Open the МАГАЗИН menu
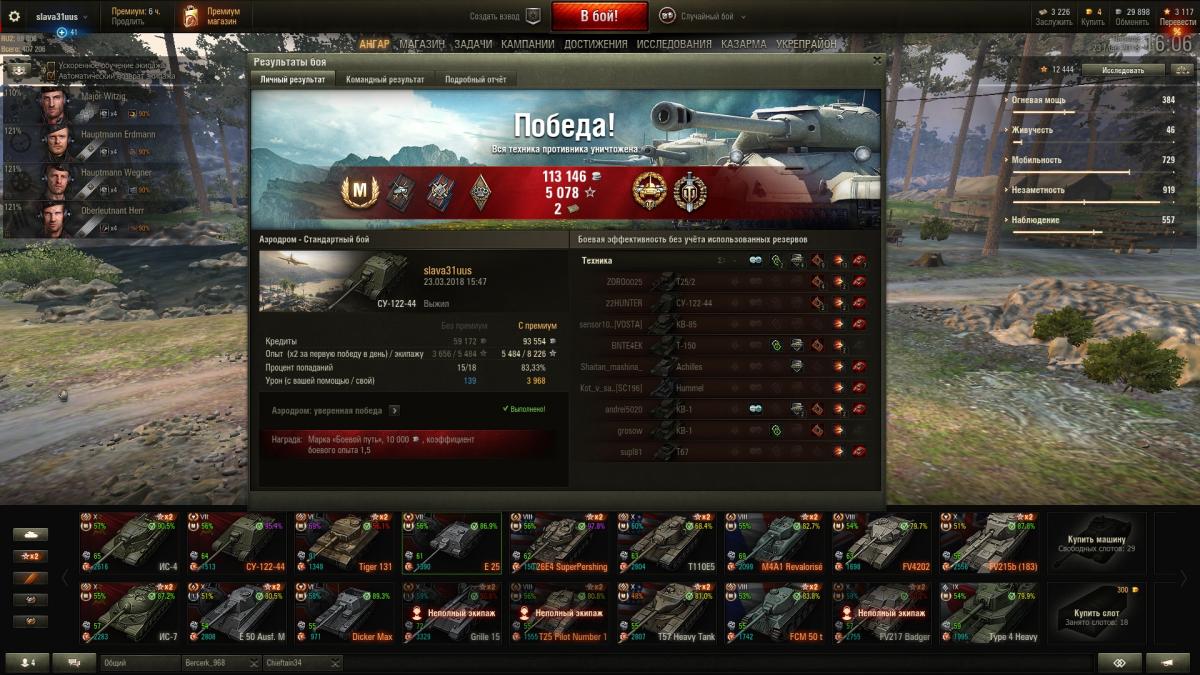The height and width of the screenshot is (675, 1200). [x=422, y=44]
